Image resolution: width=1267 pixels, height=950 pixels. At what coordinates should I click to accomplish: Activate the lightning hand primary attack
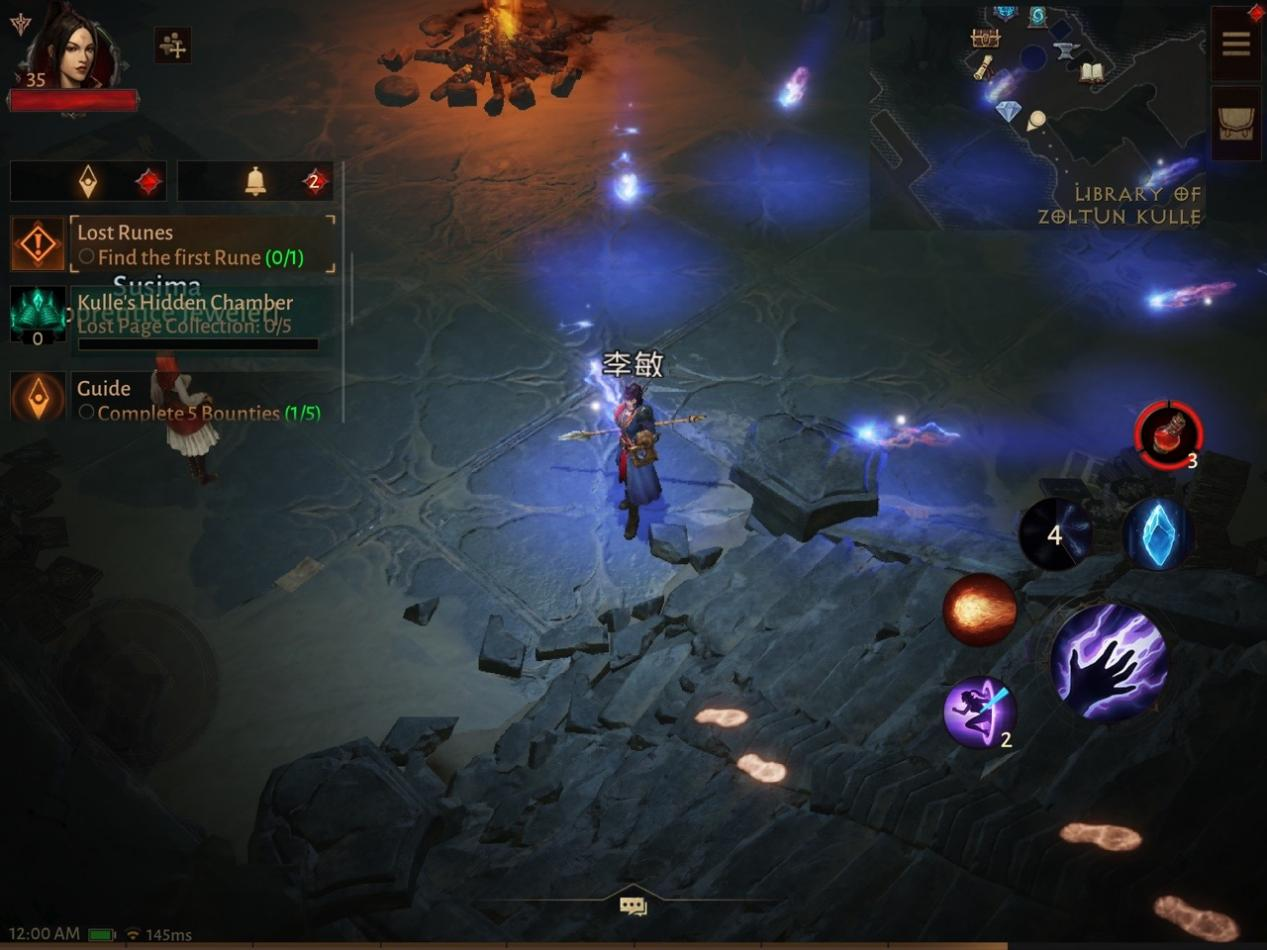1109,661
